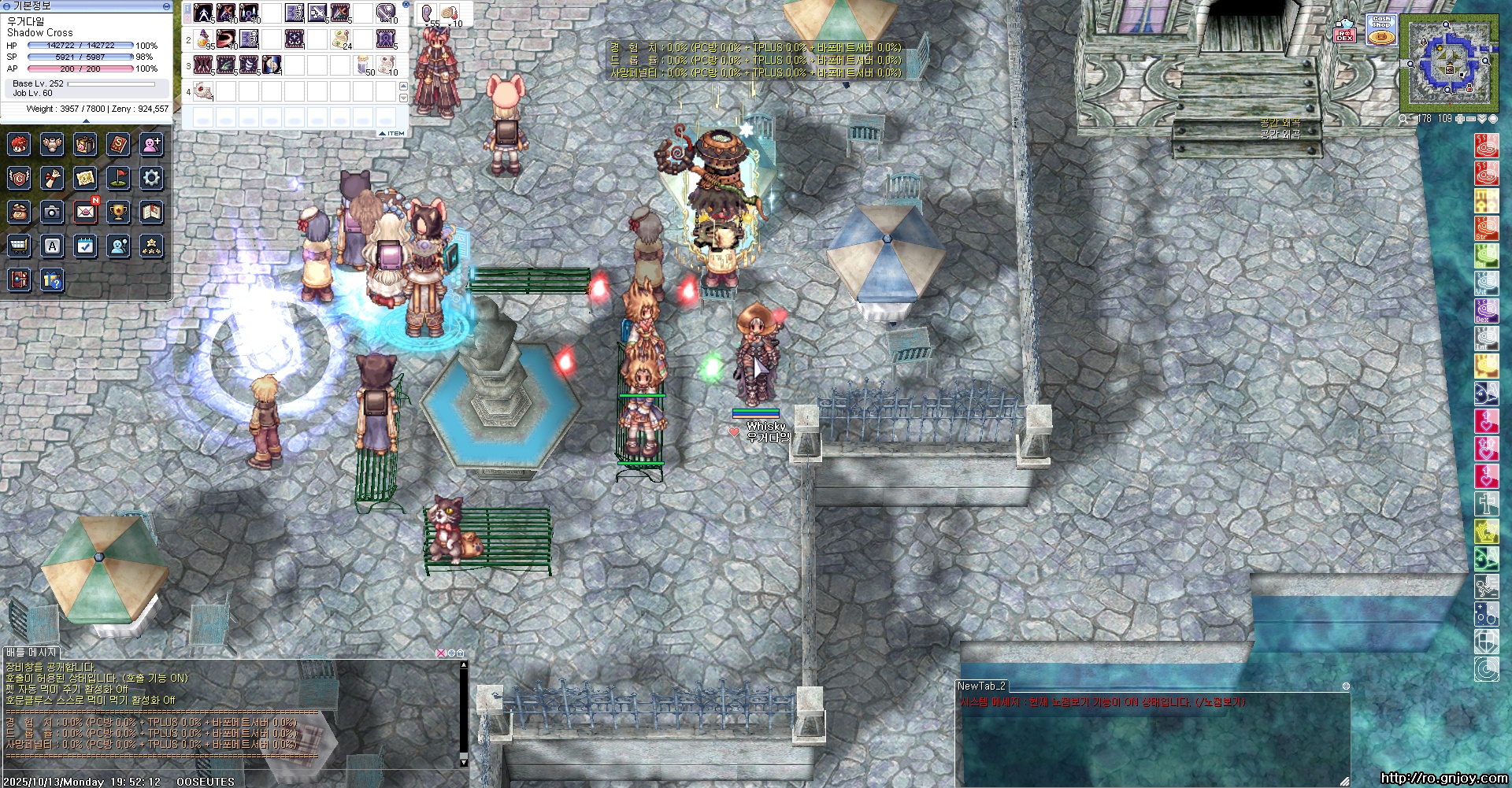Image resolution: width=1512 pixels, height=788 pixels.
Task: Switch to the NewTab_2 chat tab
Action: click(981, 686)
